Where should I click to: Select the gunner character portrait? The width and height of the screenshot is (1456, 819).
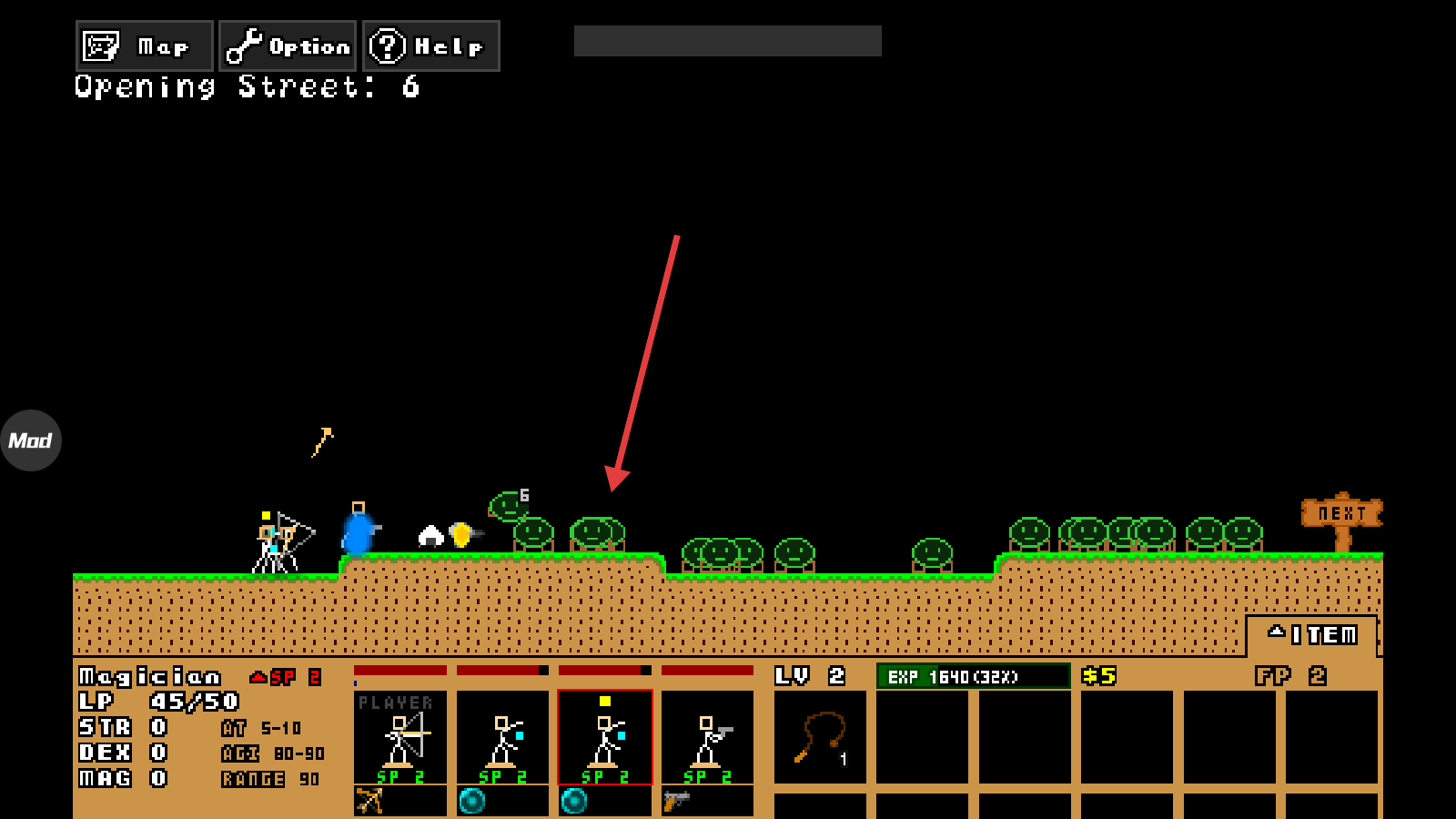click(x=707, y=737)
